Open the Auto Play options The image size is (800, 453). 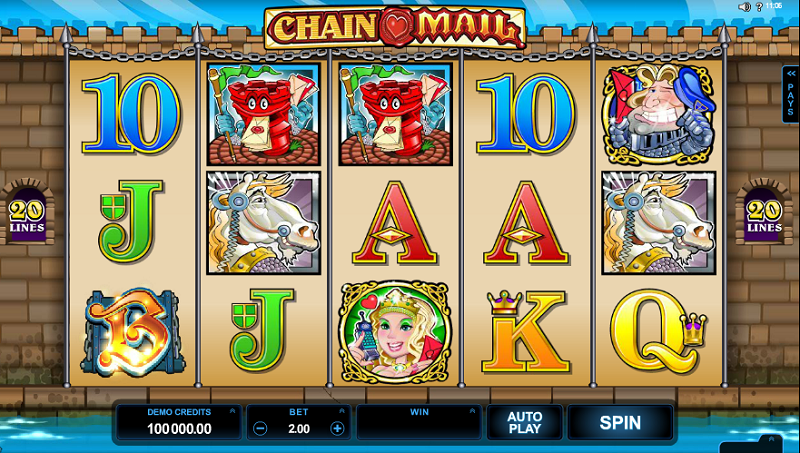524,422
